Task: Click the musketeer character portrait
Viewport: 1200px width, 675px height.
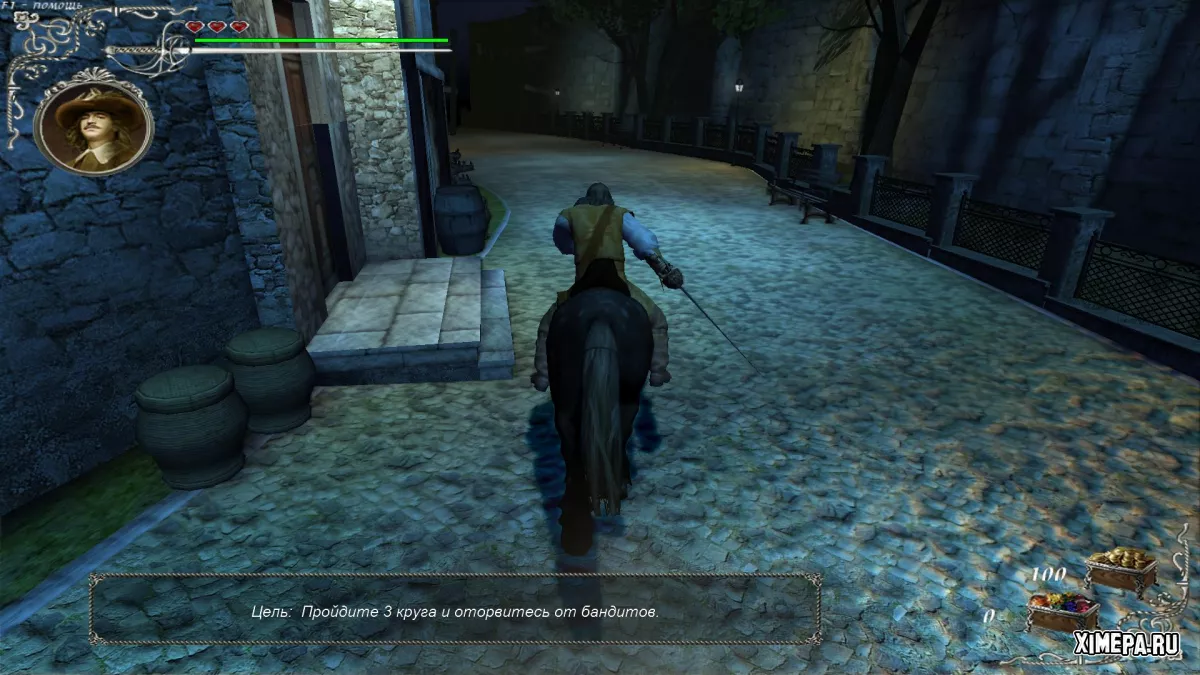Action: [92, 126]
